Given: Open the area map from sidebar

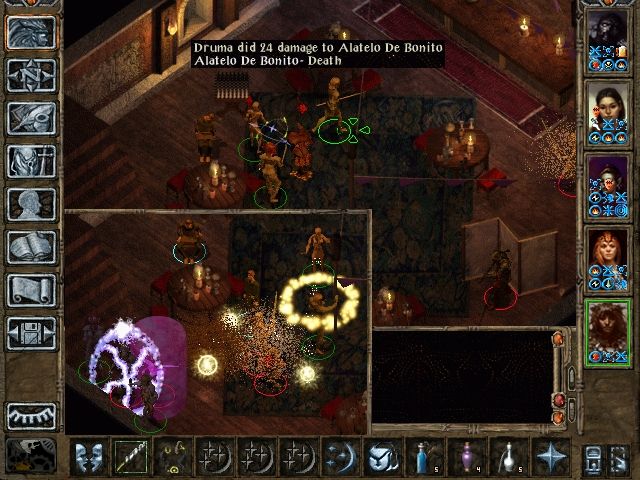Looking at the screenshot, I should tap(31, 76).
